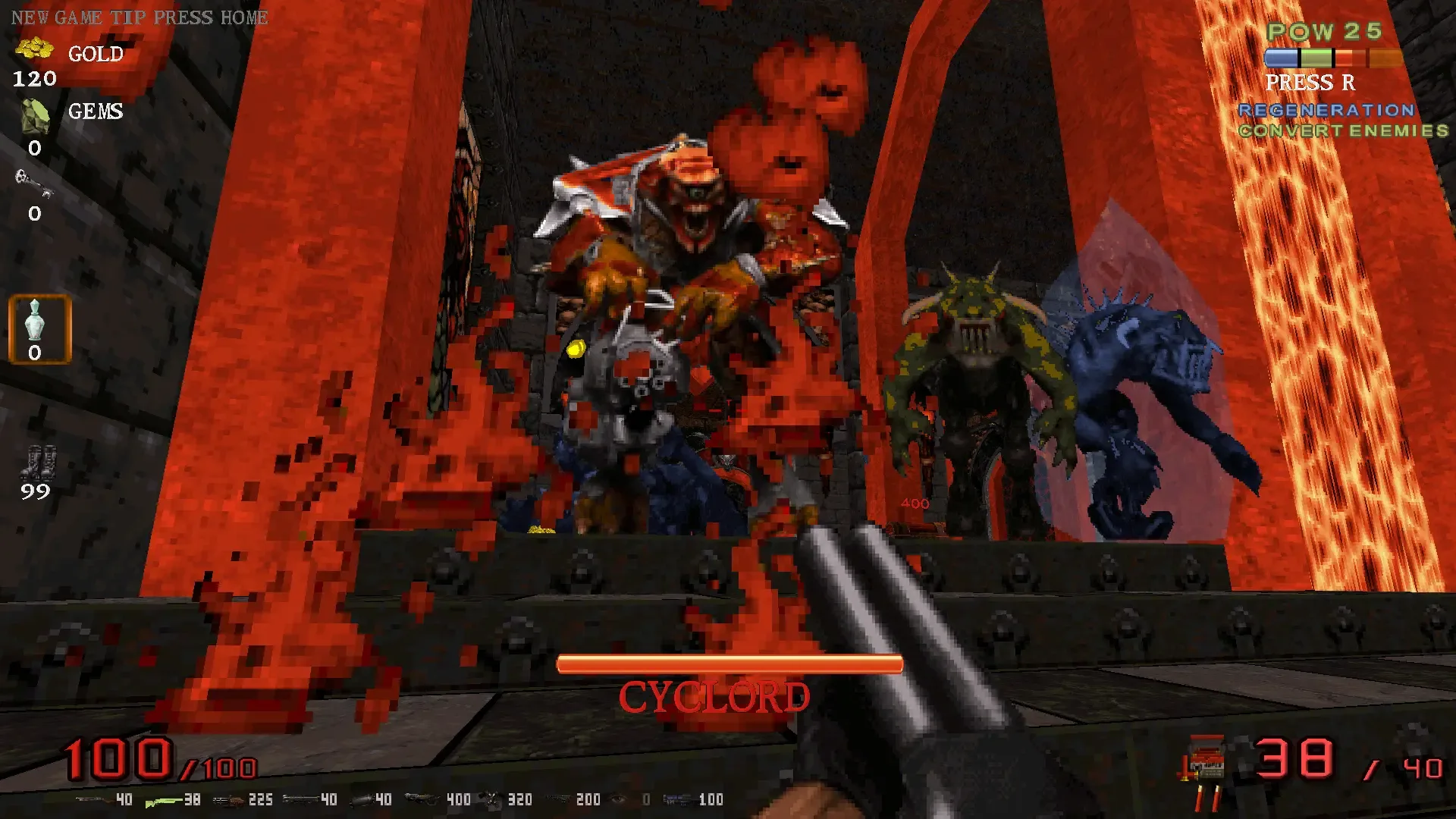Image resolution: width=1456 pixels, height=819 pixels.
Task: Click the green gems icon
Action: [x=34, y=115]
